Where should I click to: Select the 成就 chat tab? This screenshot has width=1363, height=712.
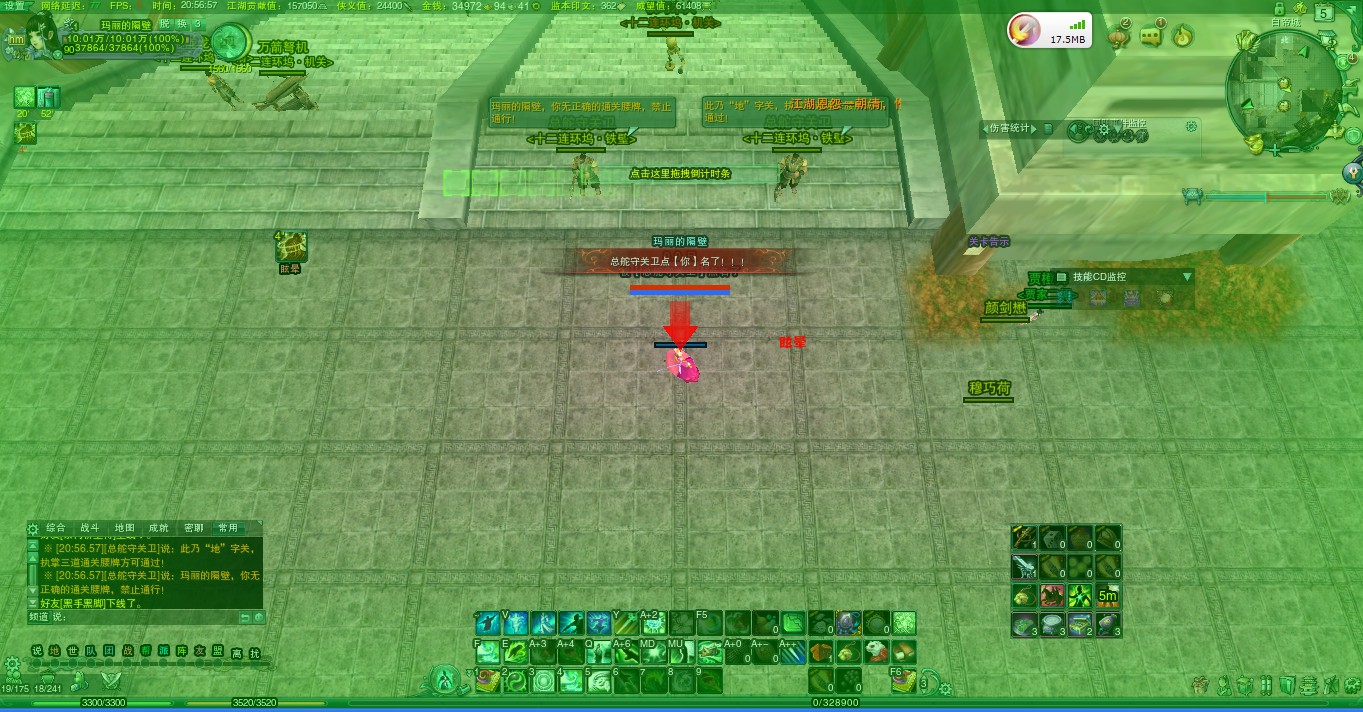(x=158, y=528)
